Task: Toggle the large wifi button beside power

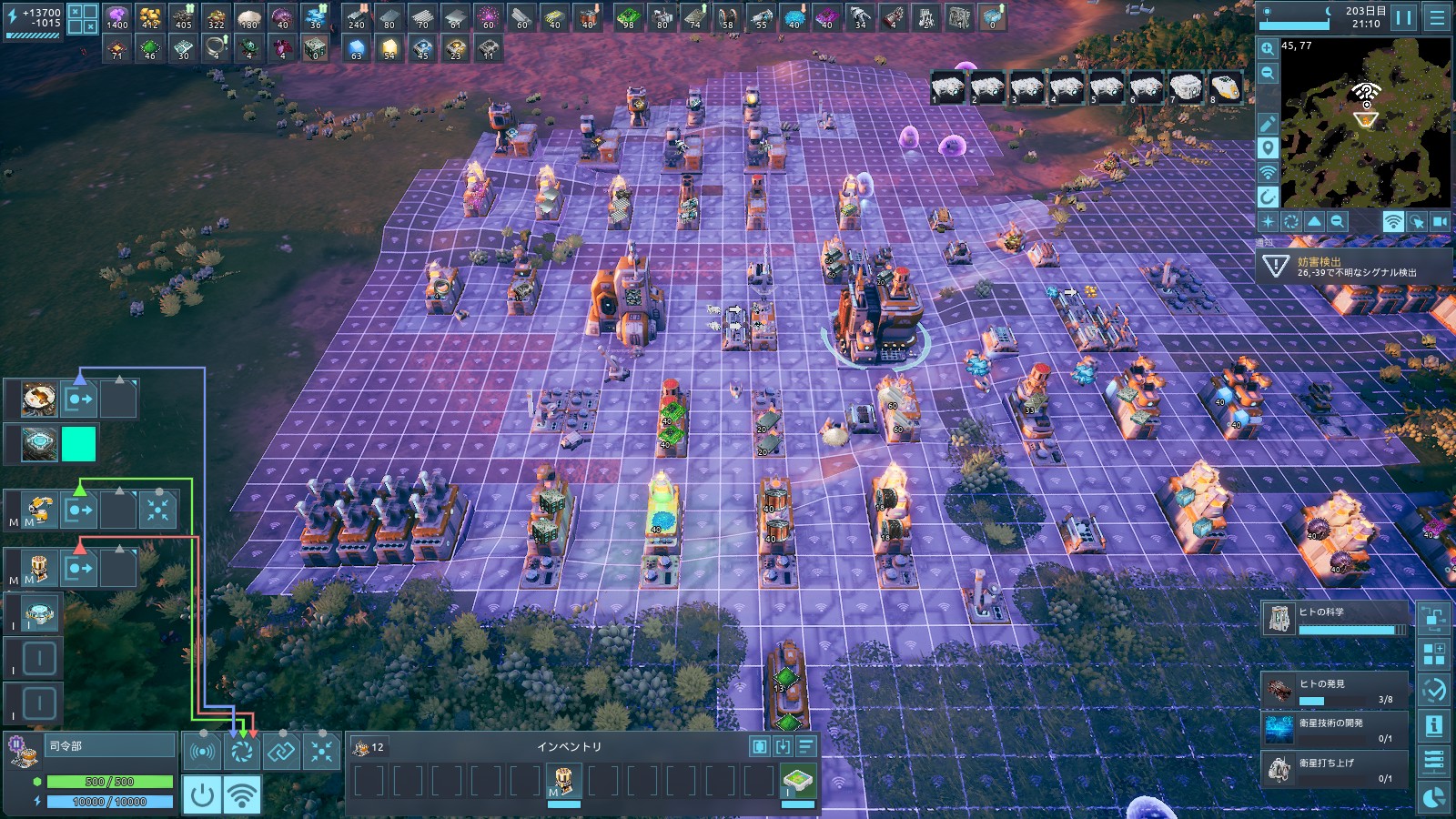Action: 241,794
